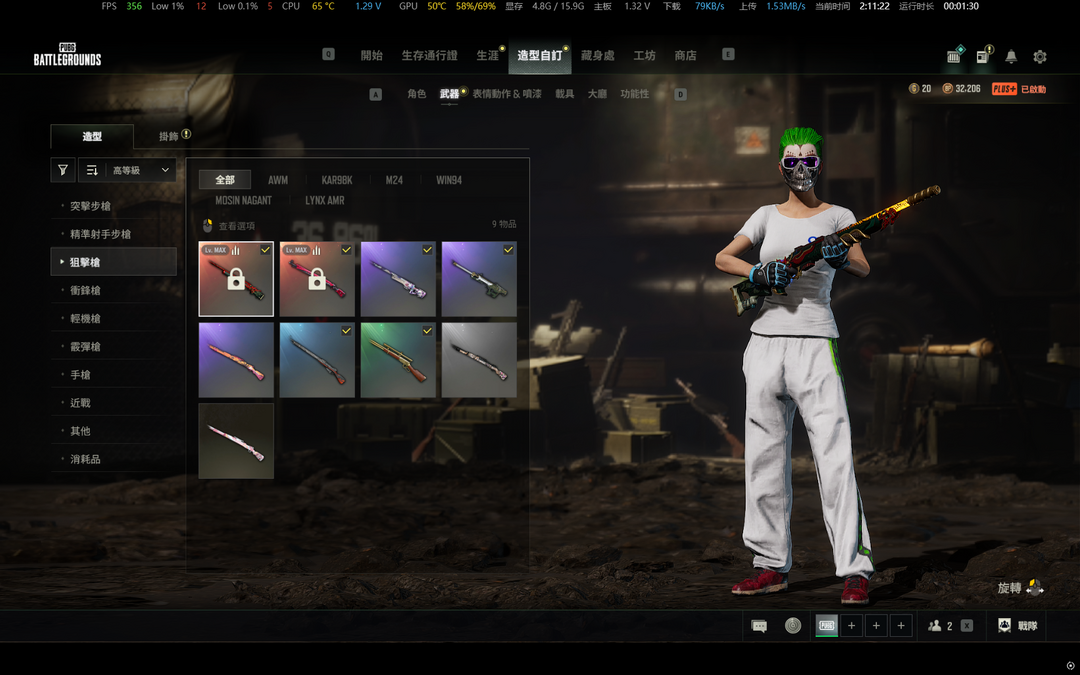This screenshot has height=675, width=1080.
Task: Go to the 生存通行證 Survivor Pass page
Action: click(x=429, y=56)
